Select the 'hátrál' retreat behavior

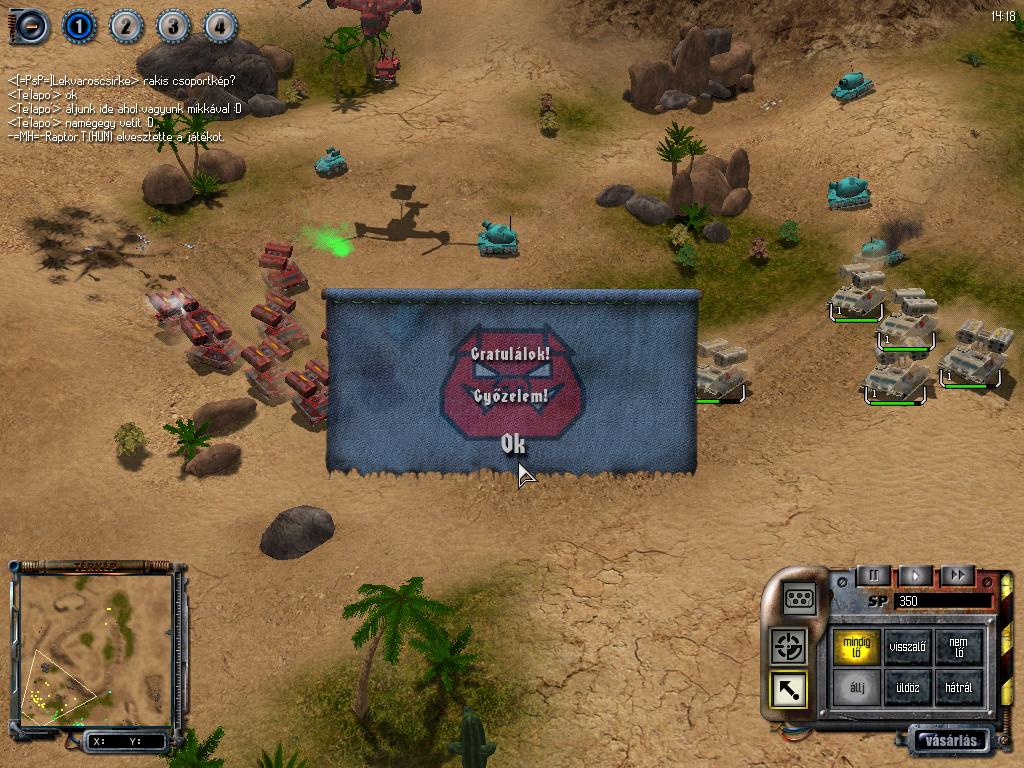click(x=958, y=688)
